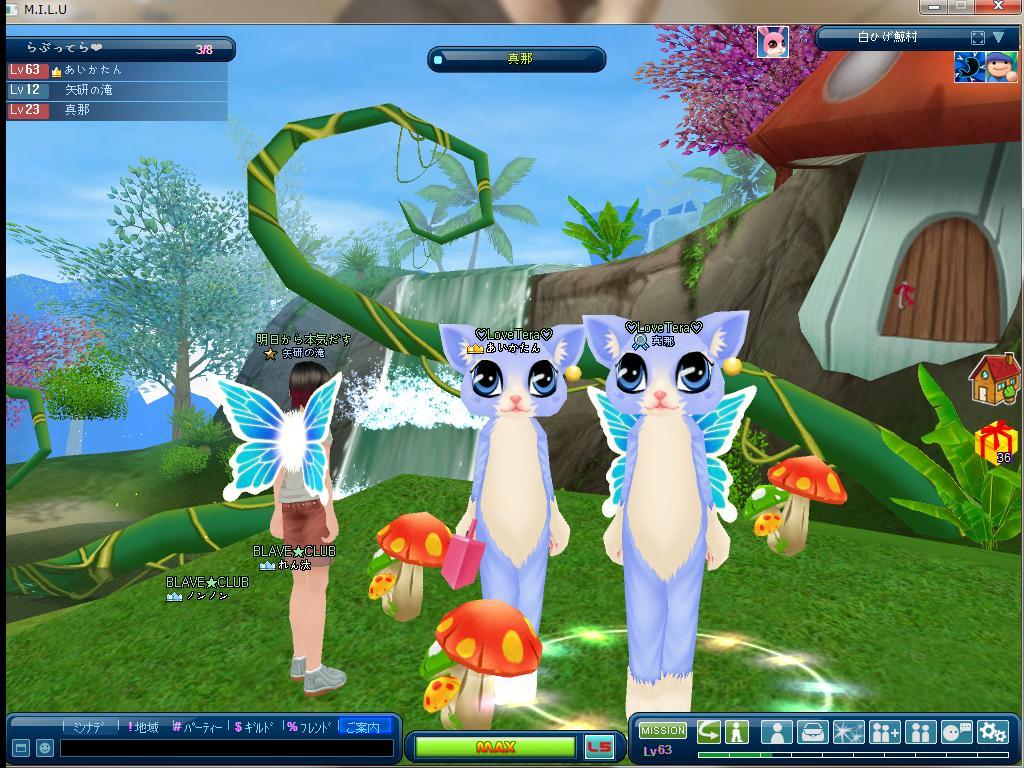Click the house icon

[x=993, y=379]
